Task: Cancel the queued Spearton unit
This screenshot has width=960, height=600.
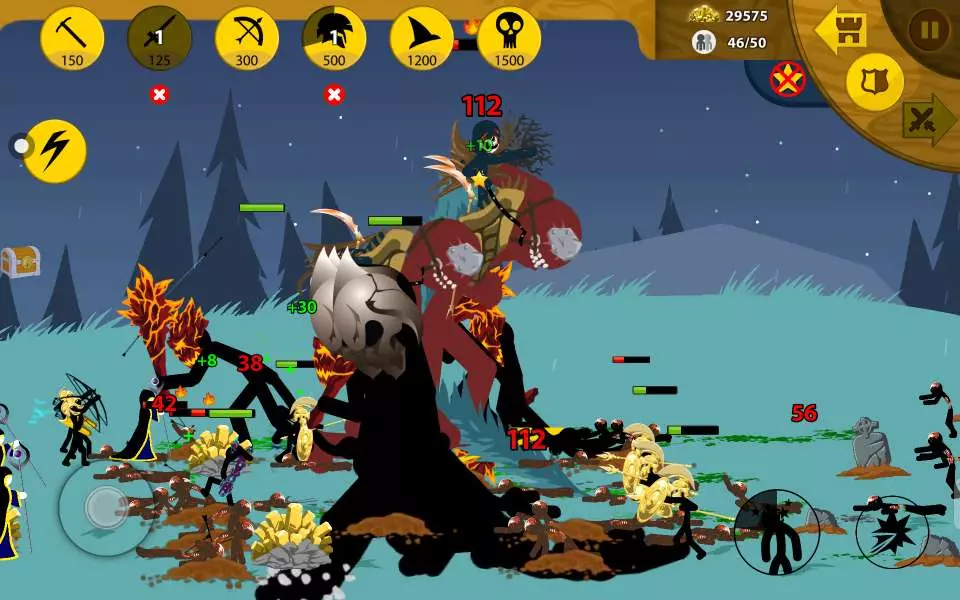Action: coord(334,95)
